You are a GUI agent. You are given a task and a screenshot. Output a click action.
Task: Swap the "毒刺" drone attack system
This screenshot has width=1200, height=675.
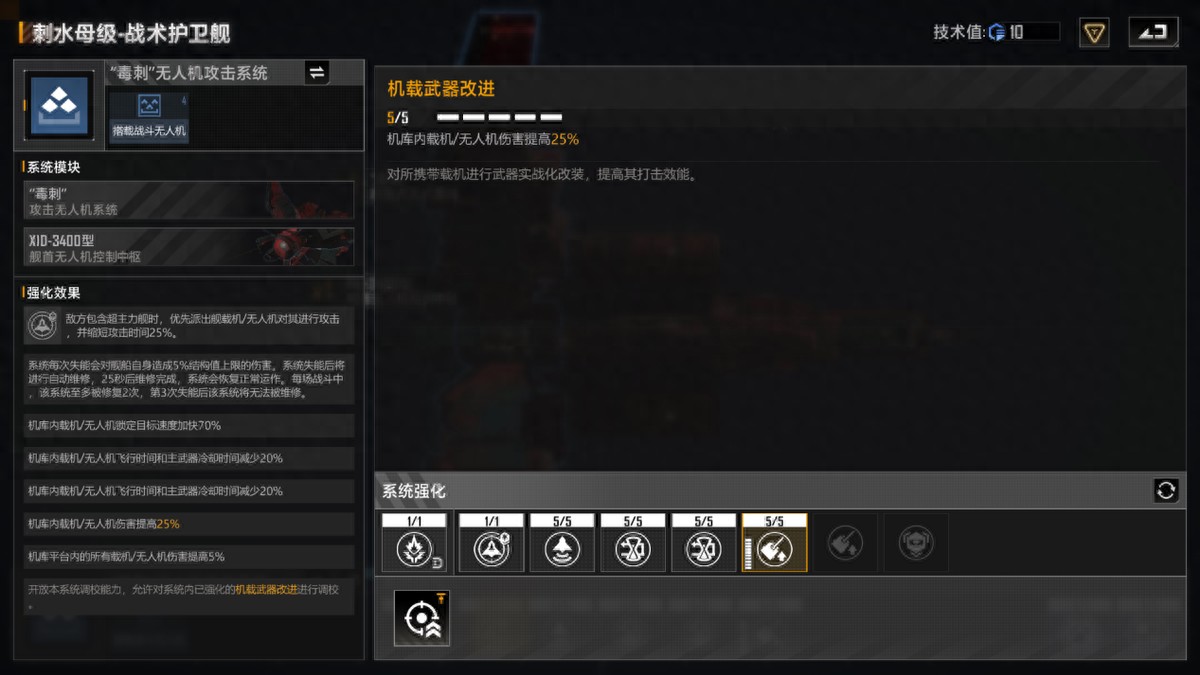click(x=316, y=72)
